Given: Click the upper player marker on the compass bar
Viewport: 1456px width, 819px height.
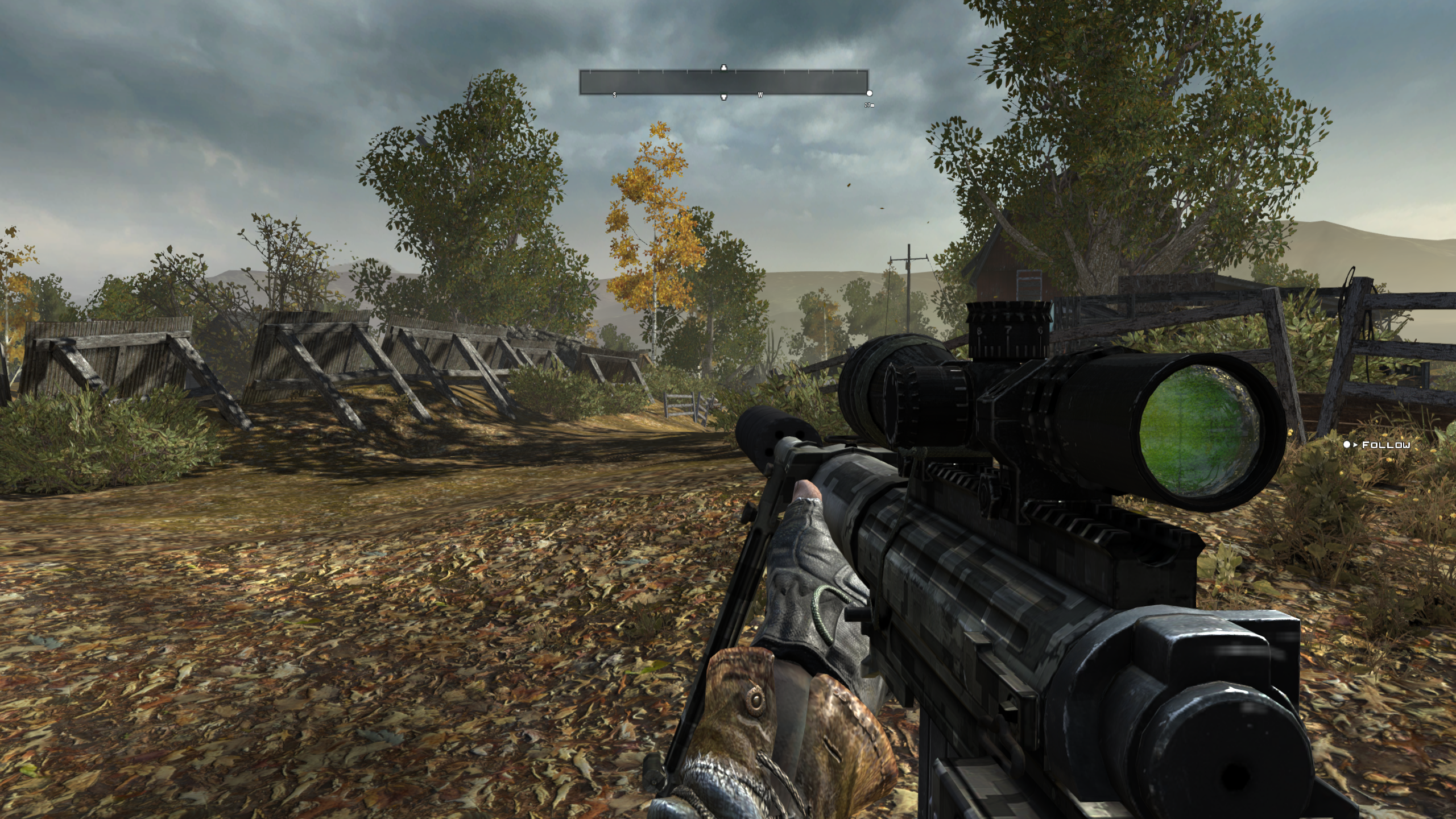Looking at the screenshot, I should (x=723, y=69).
